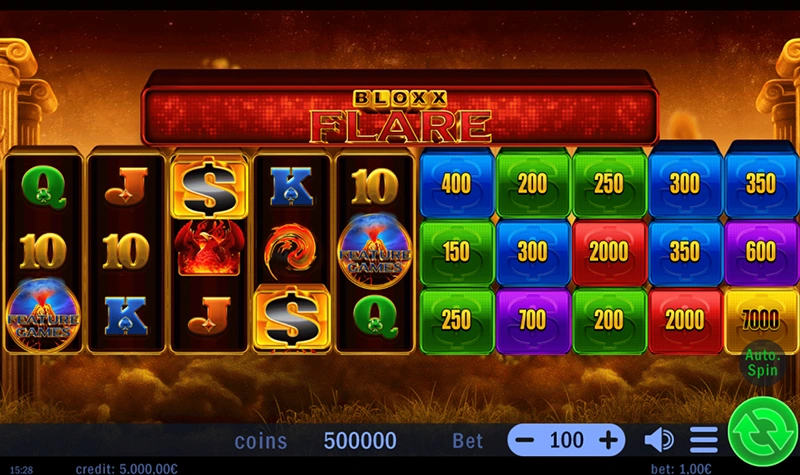Open the hamburger menu
800x475 pixels.
pyautogui.click(x=704, y=440)
